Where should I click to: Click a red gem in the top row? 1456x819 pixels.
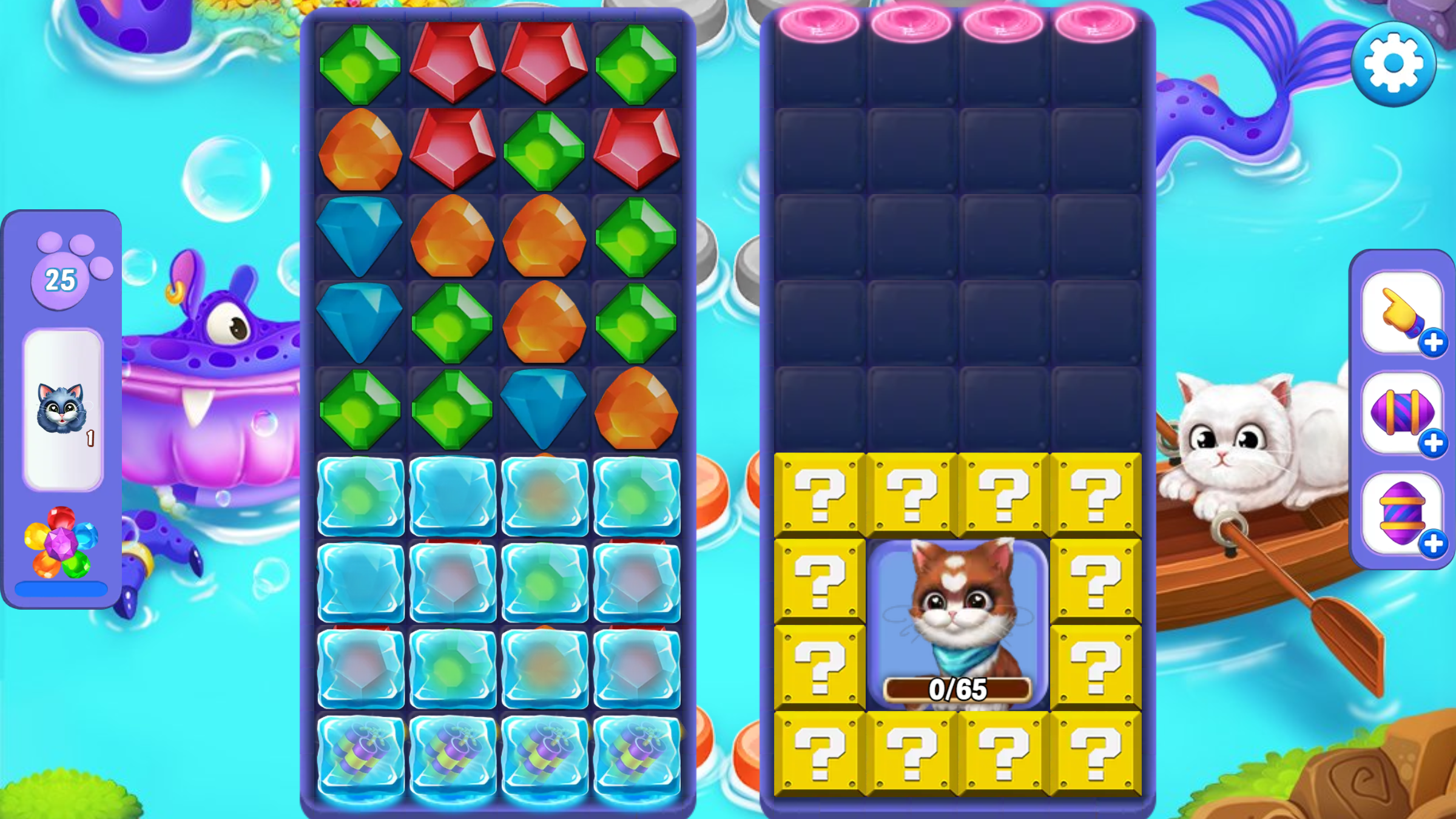(453, 62)
